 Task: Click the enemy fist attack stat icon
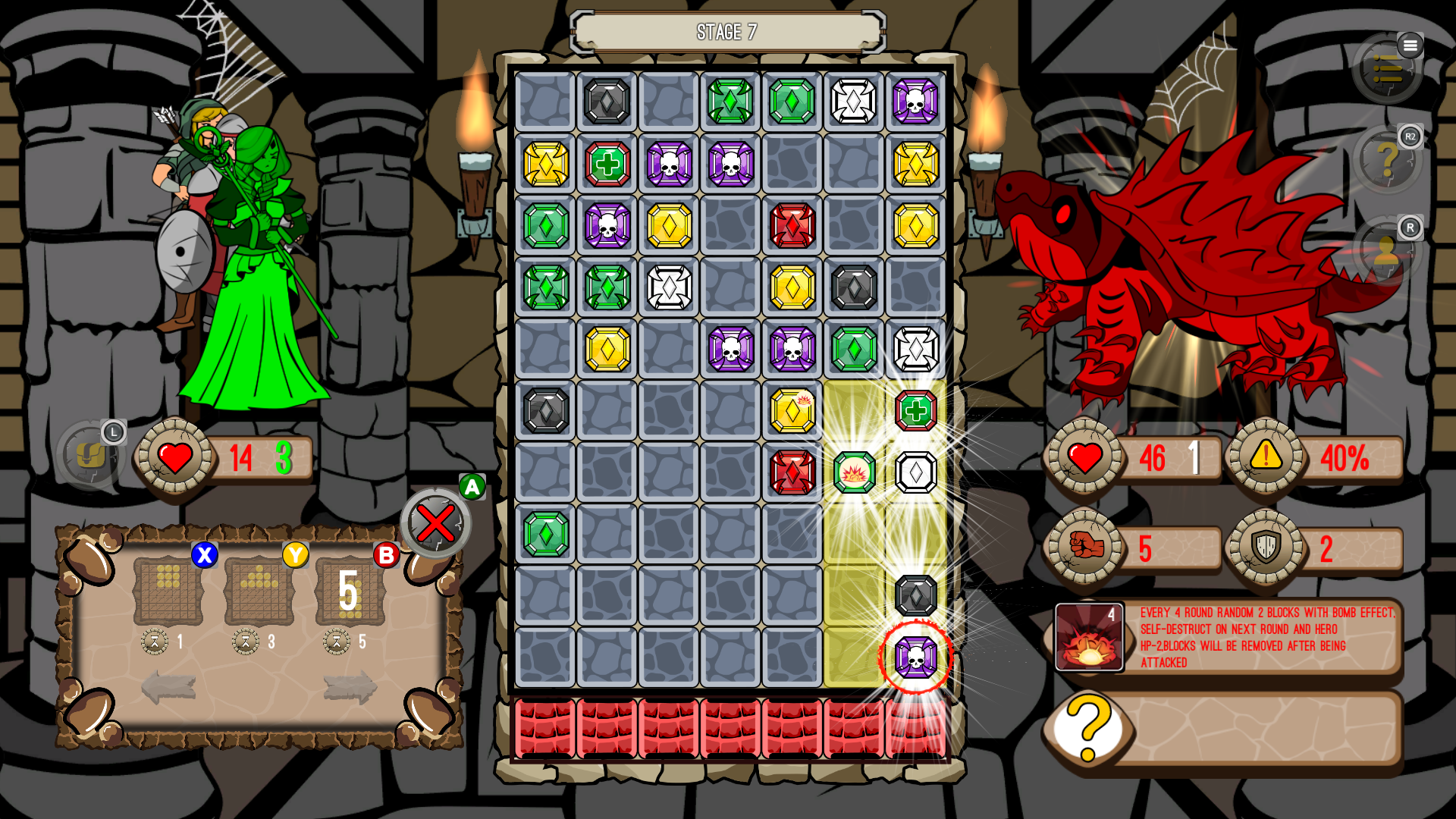click(x=1085, y=546)
